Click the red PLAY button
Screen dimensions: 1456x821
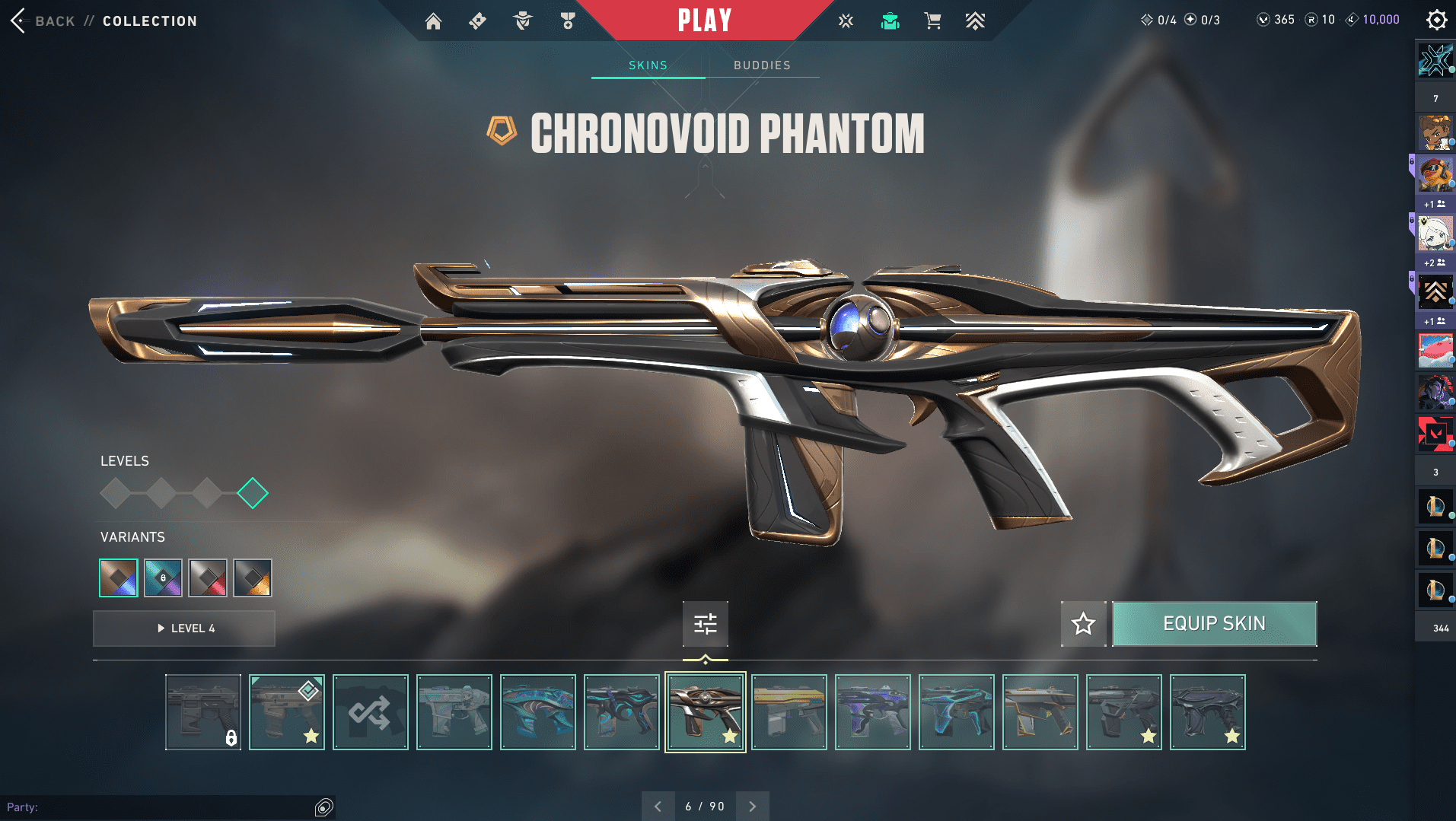(704, 21)
